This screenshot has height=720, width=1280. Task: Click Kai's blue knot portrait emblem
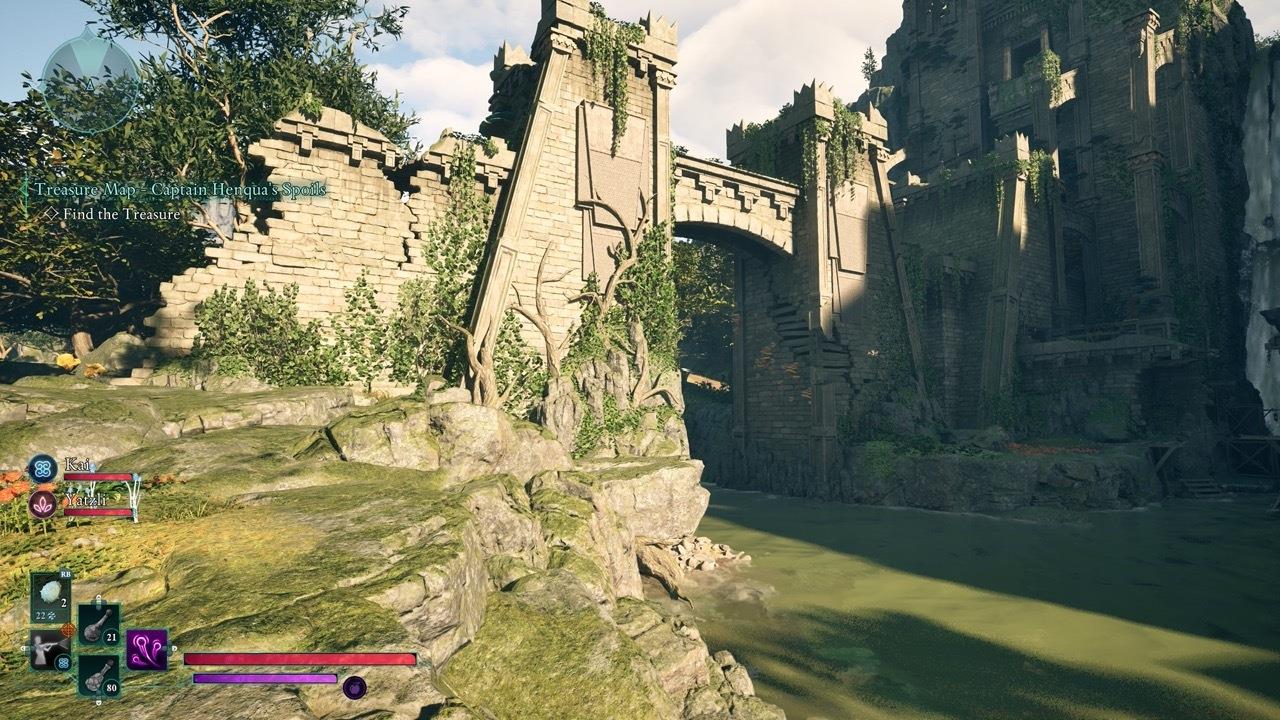(x=41, y=467)
